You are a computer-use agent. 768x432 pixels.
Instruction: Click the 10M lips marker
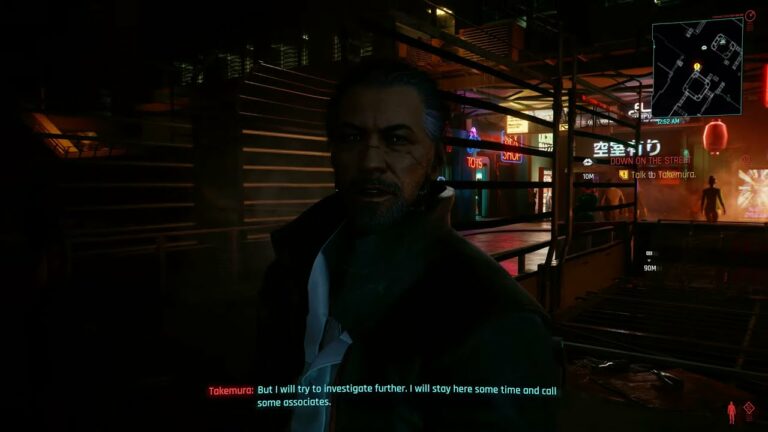click(589, 174)
